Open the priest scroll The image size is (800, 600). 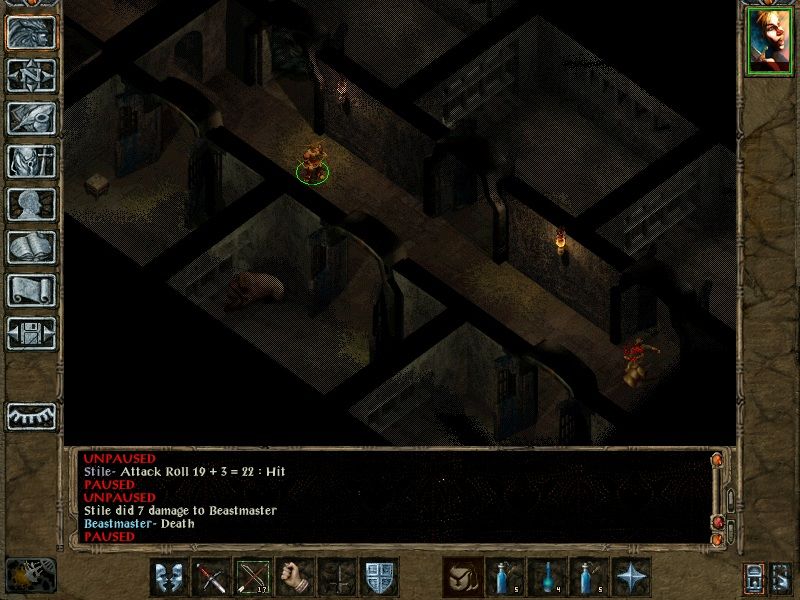click(x=31, y=290)
